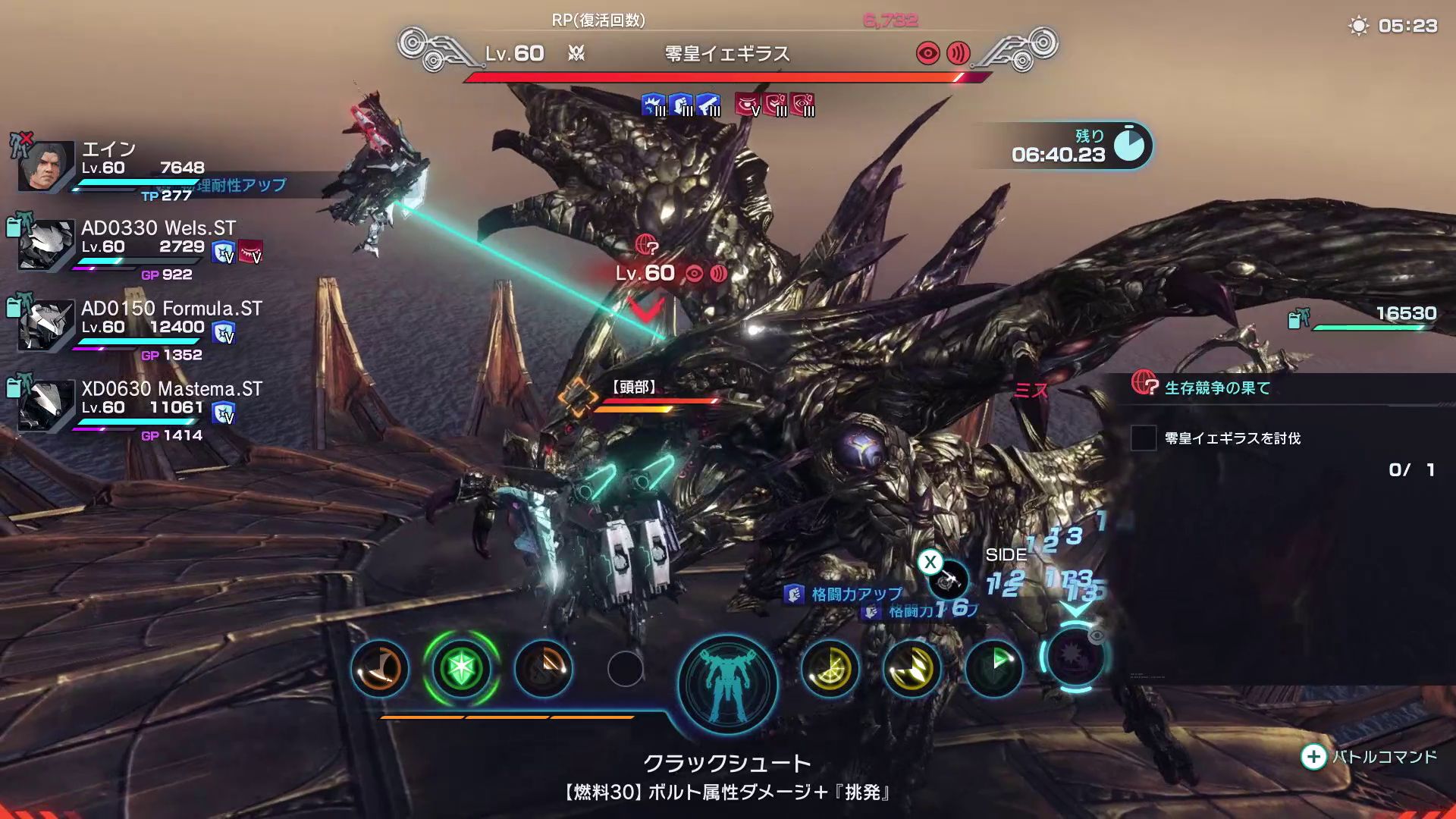1456x819 pixels.
Task: Click the 零皇イェギラスを討伐 objective entry
Action: (1232, 438)
